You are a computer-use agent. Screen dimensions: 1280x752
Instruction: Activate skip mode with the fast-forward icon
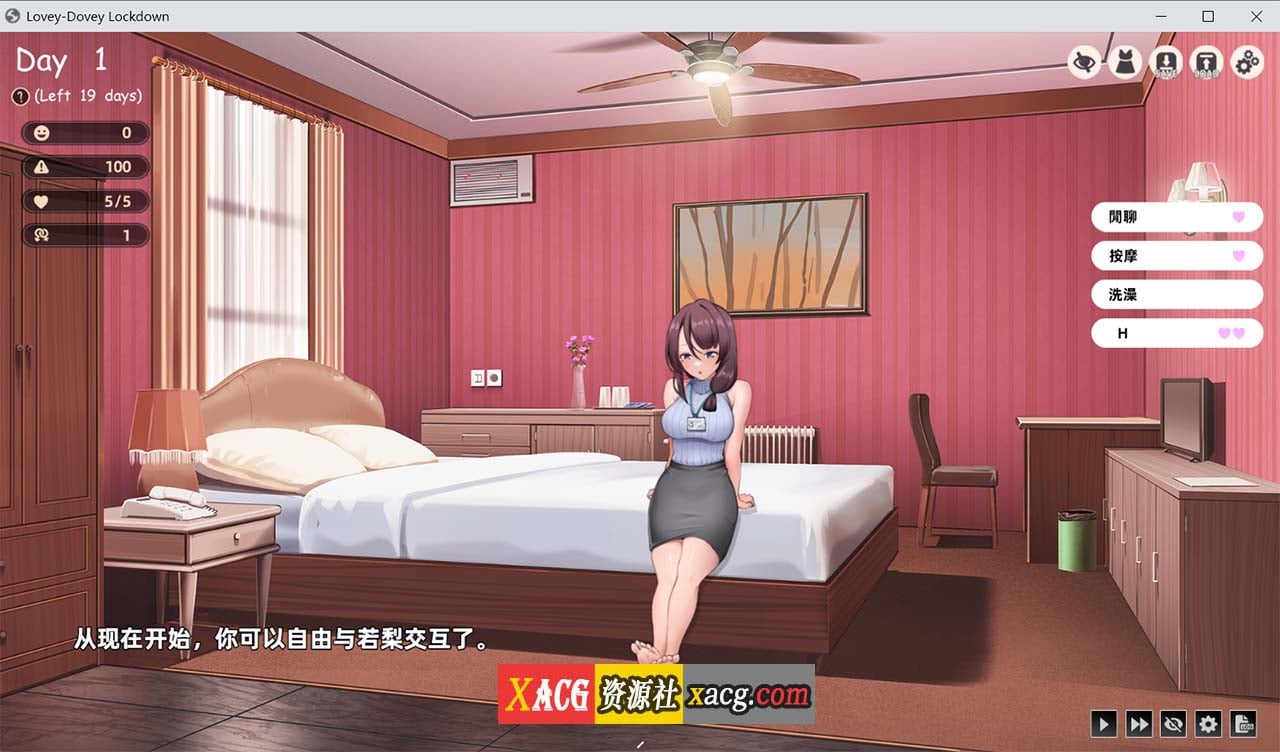pyautogui.click(x=1139, y=724)
